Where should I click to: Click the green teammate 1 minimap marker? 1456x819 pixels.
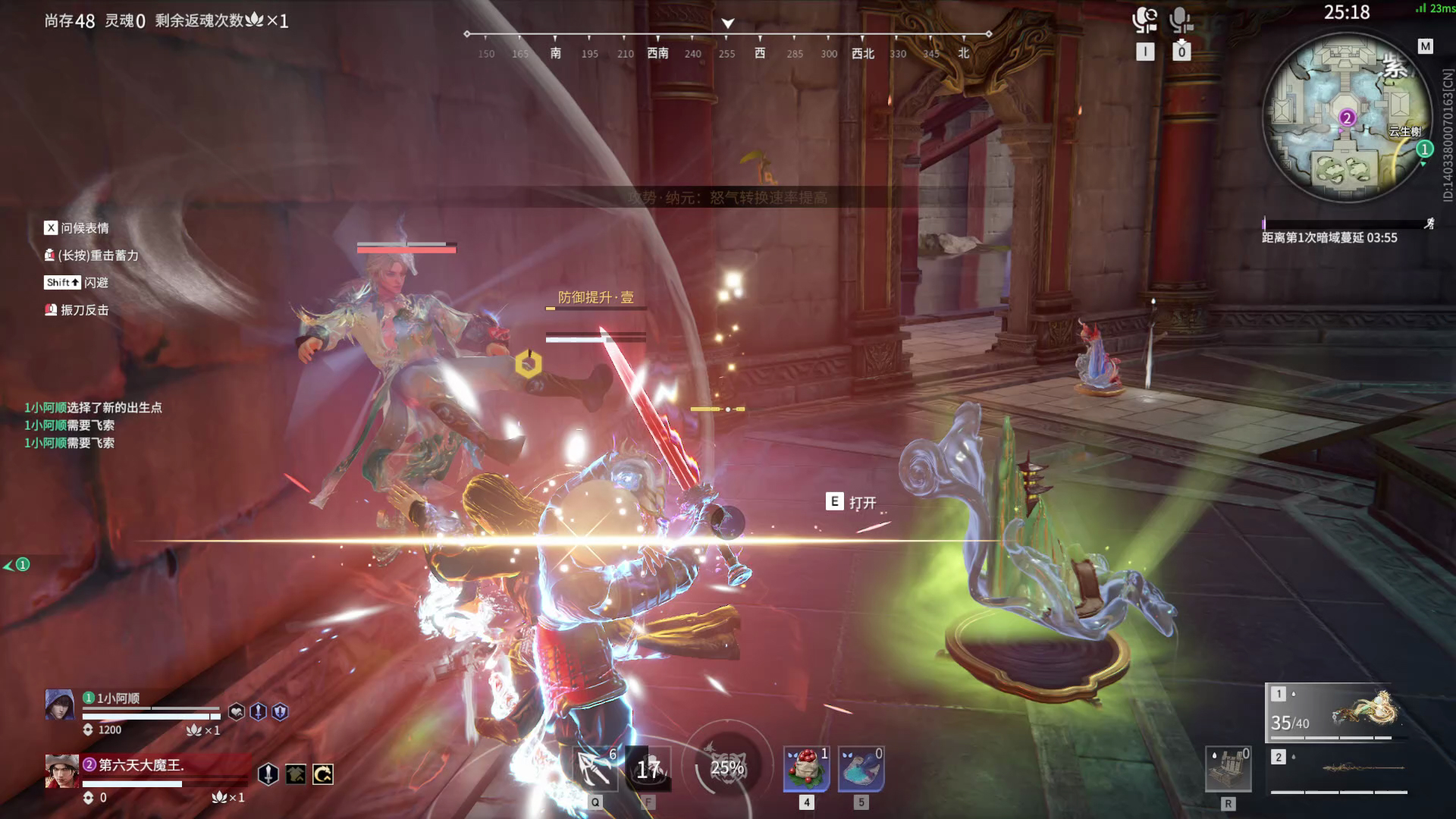[1425, 149]
